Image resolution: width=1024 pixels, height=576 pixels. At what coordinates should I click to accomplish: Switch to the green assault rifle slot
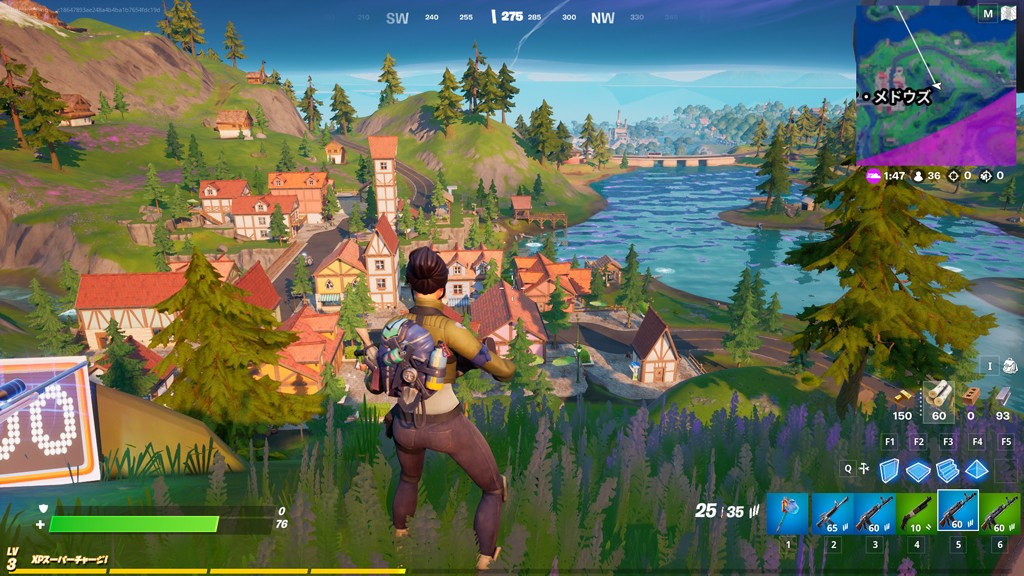1000,514
